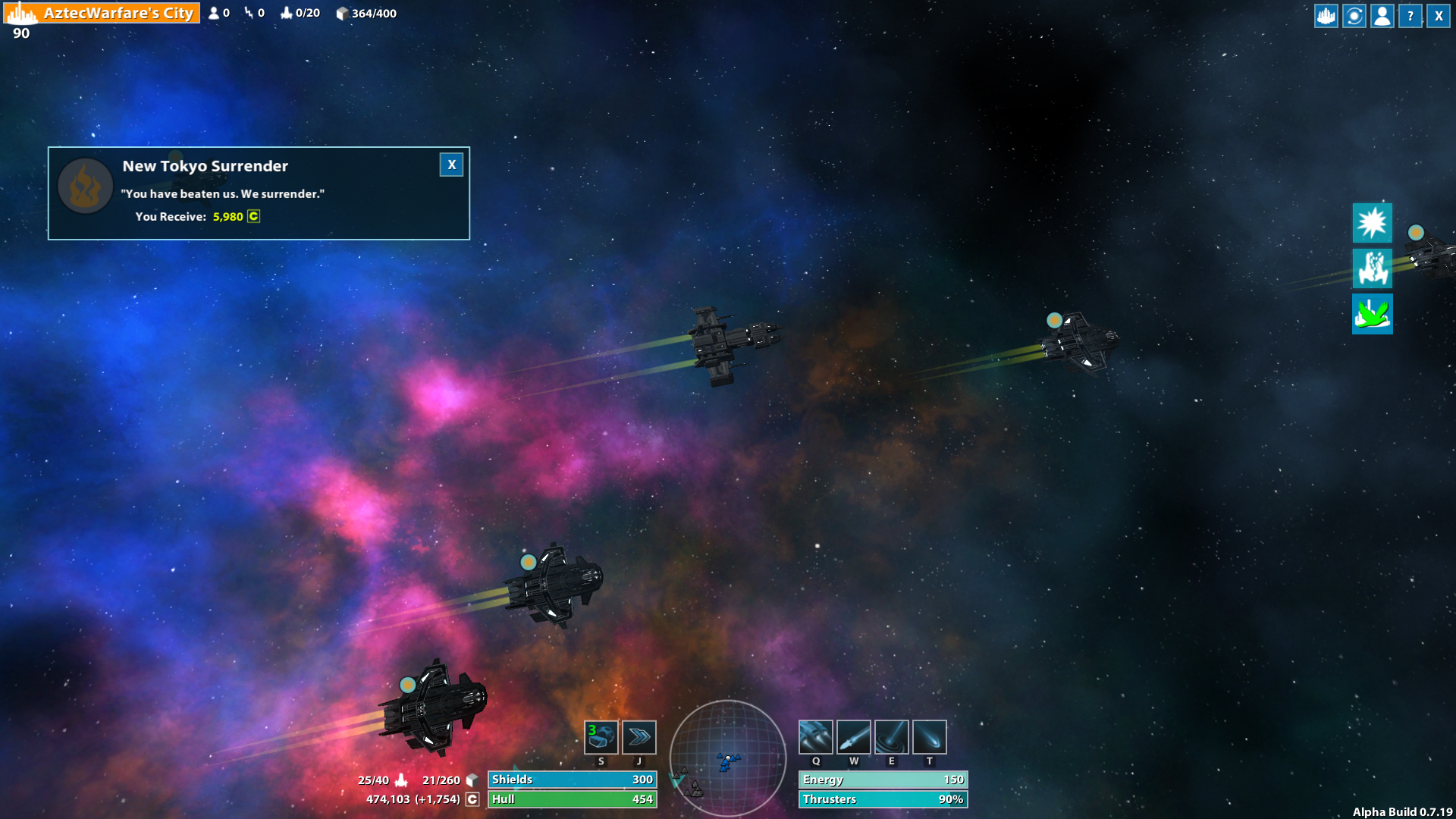
Task: Open the galaxy orbit view icon
Action: [1354, 15]
